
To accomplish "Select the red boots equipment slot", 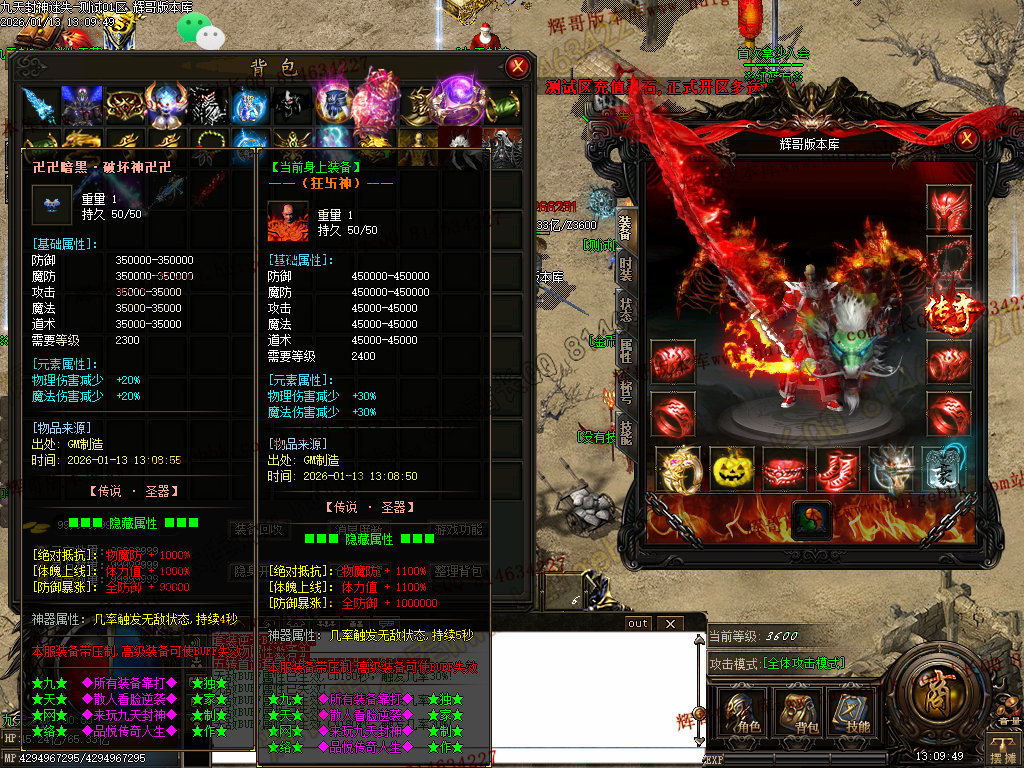I will (x=836, y=468).
